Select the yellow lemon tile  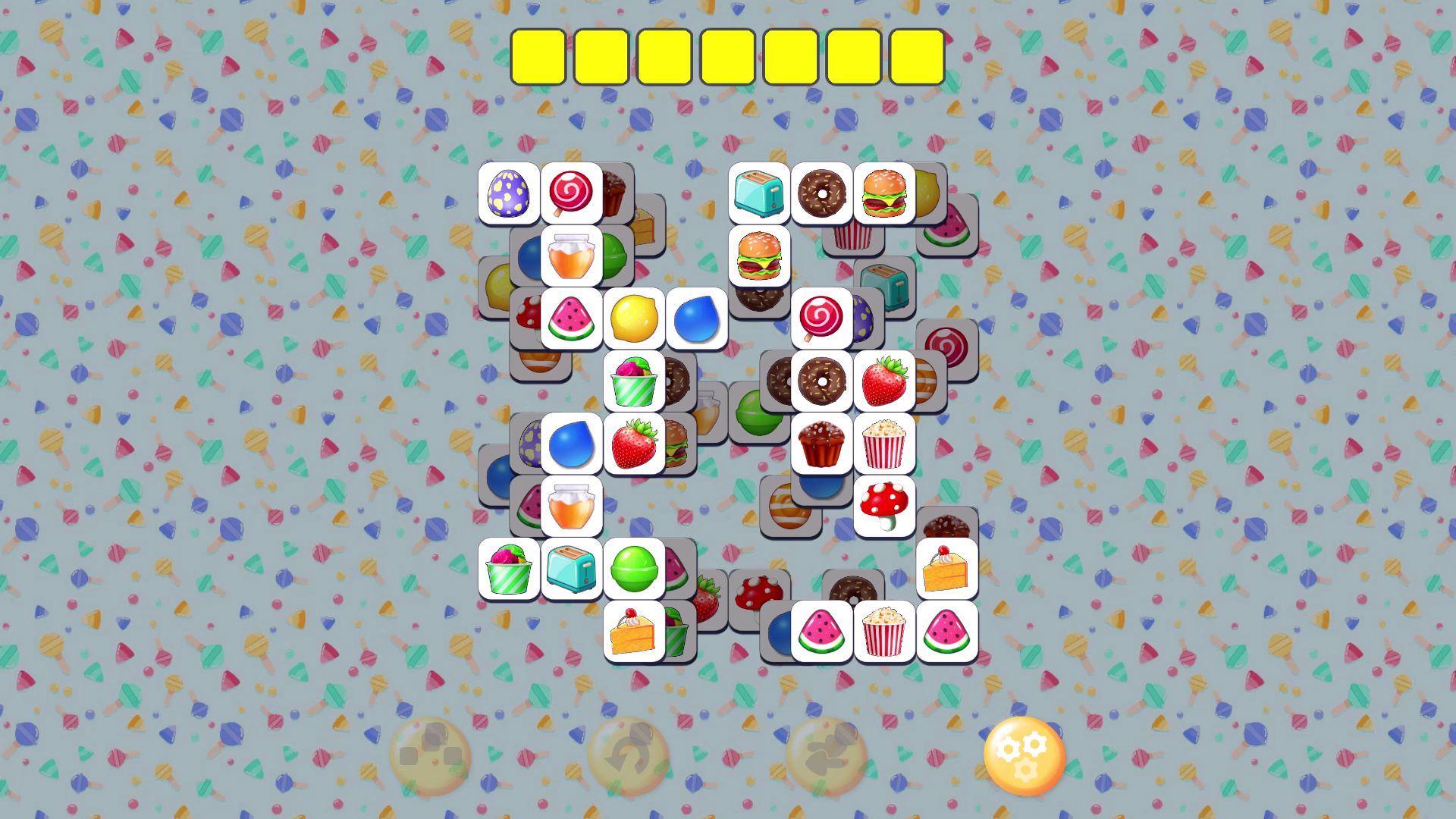click(634, 318)
